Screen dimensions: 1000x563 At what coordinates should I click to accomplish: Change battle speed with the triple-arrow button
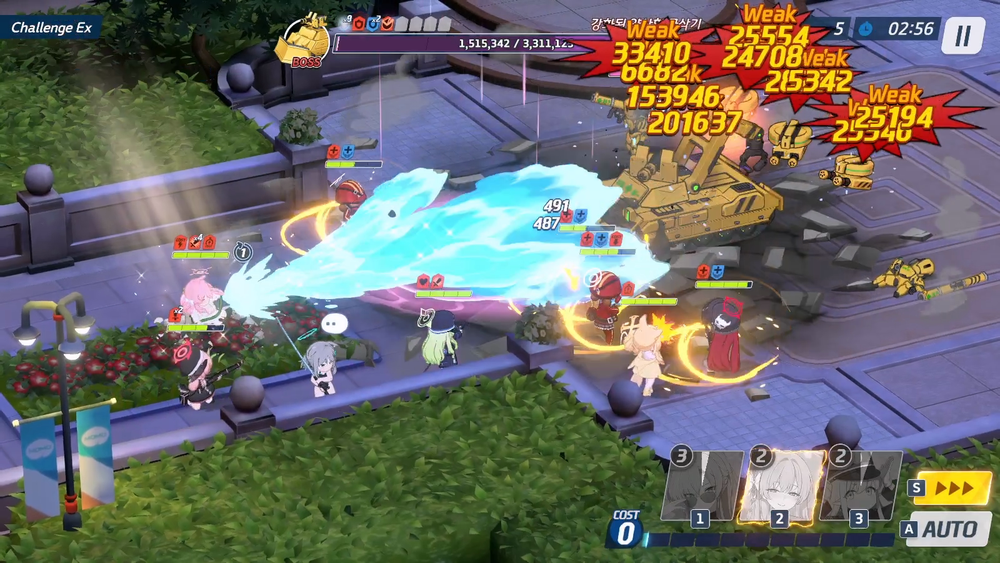click(954, 489)
